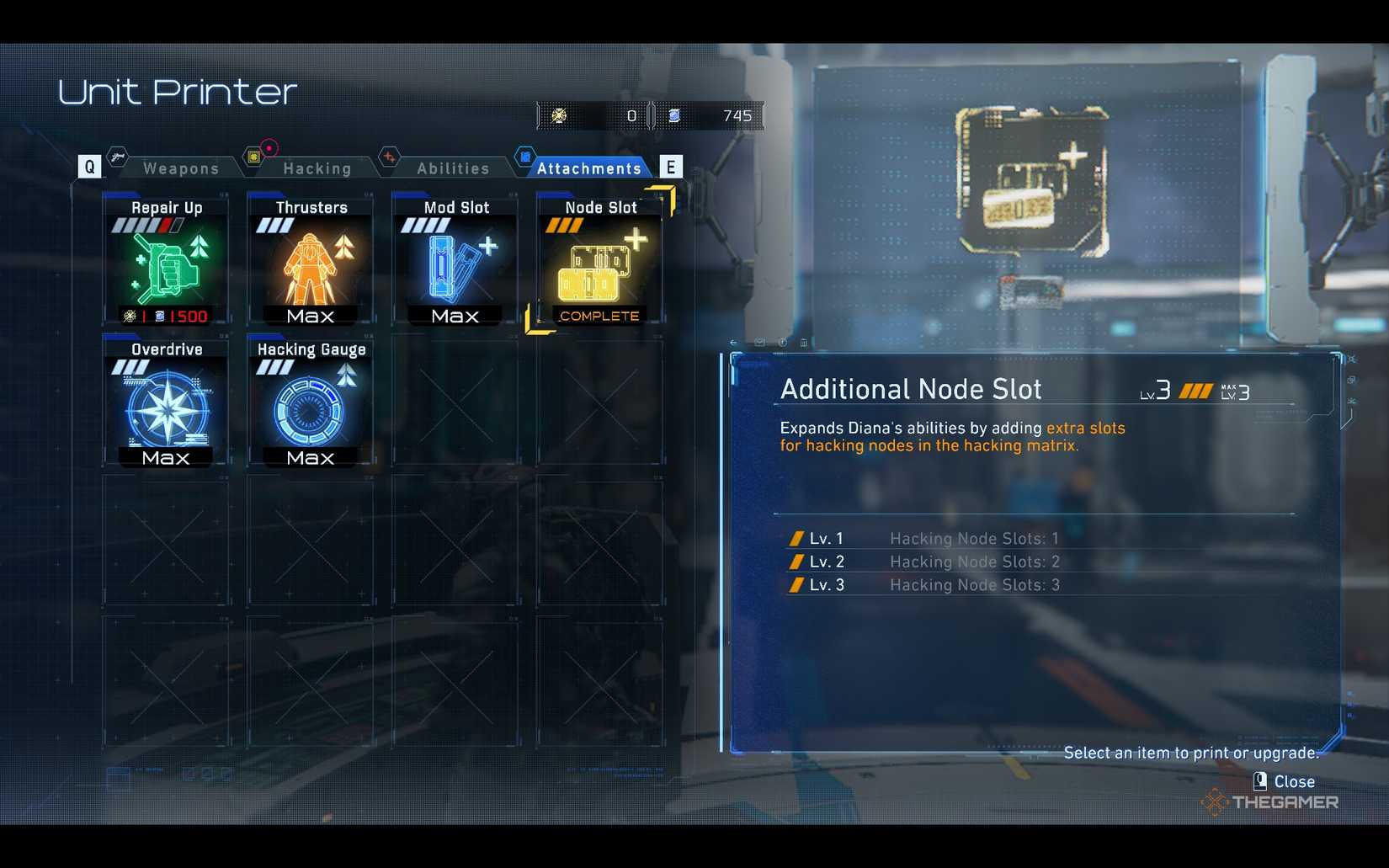Click the E next-tab key button
The width and height of the screenshot is (1389, 868).
[671, 166]
